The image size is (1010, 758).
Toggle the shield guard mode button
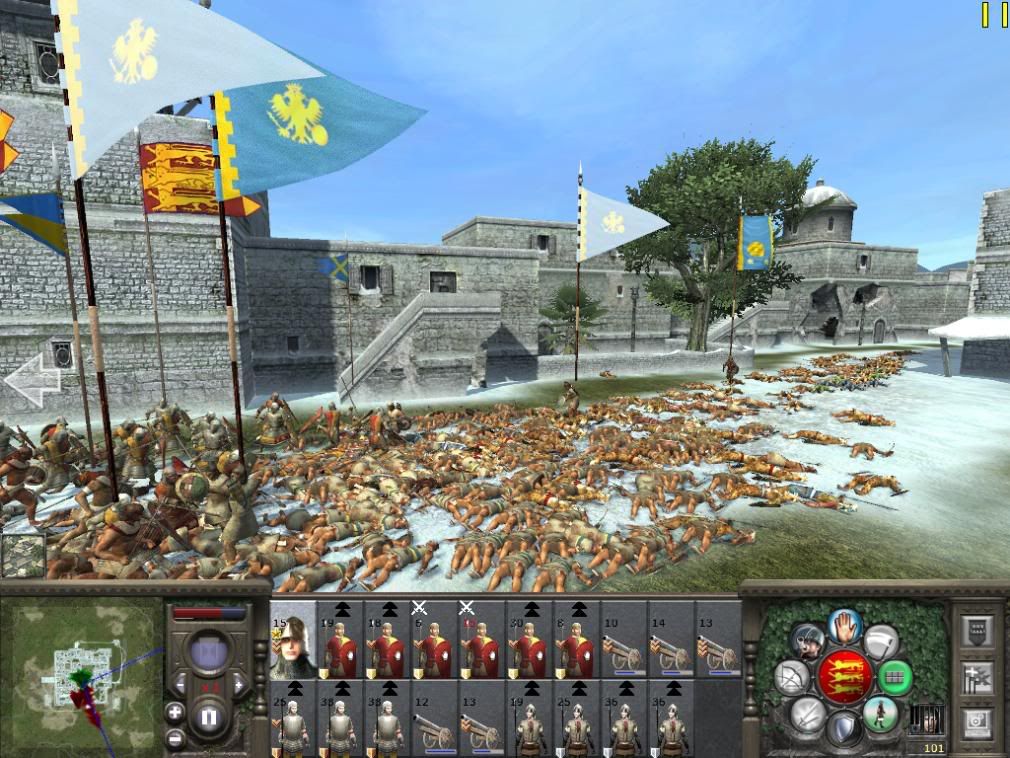point(844,729)
